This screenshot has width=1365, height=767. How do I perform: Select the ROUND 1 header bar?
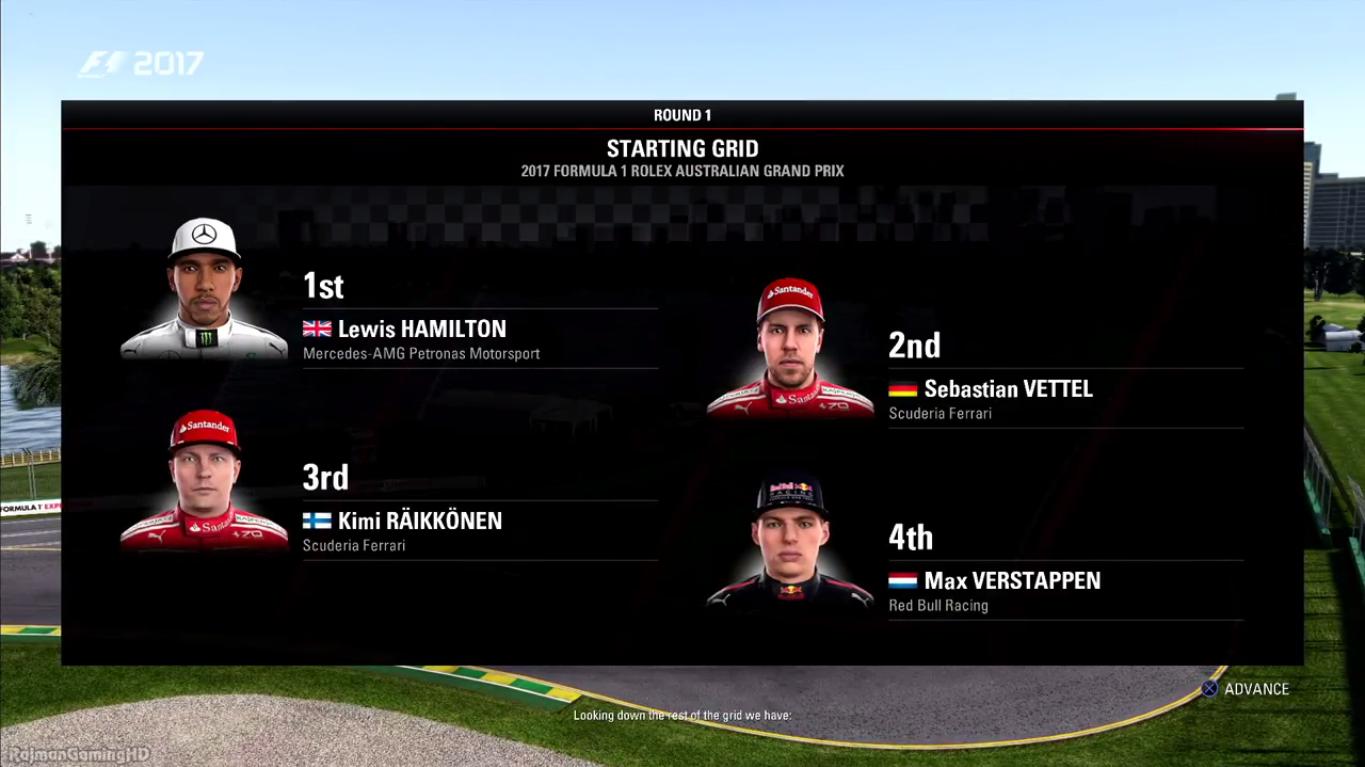[x=682, y=114]
